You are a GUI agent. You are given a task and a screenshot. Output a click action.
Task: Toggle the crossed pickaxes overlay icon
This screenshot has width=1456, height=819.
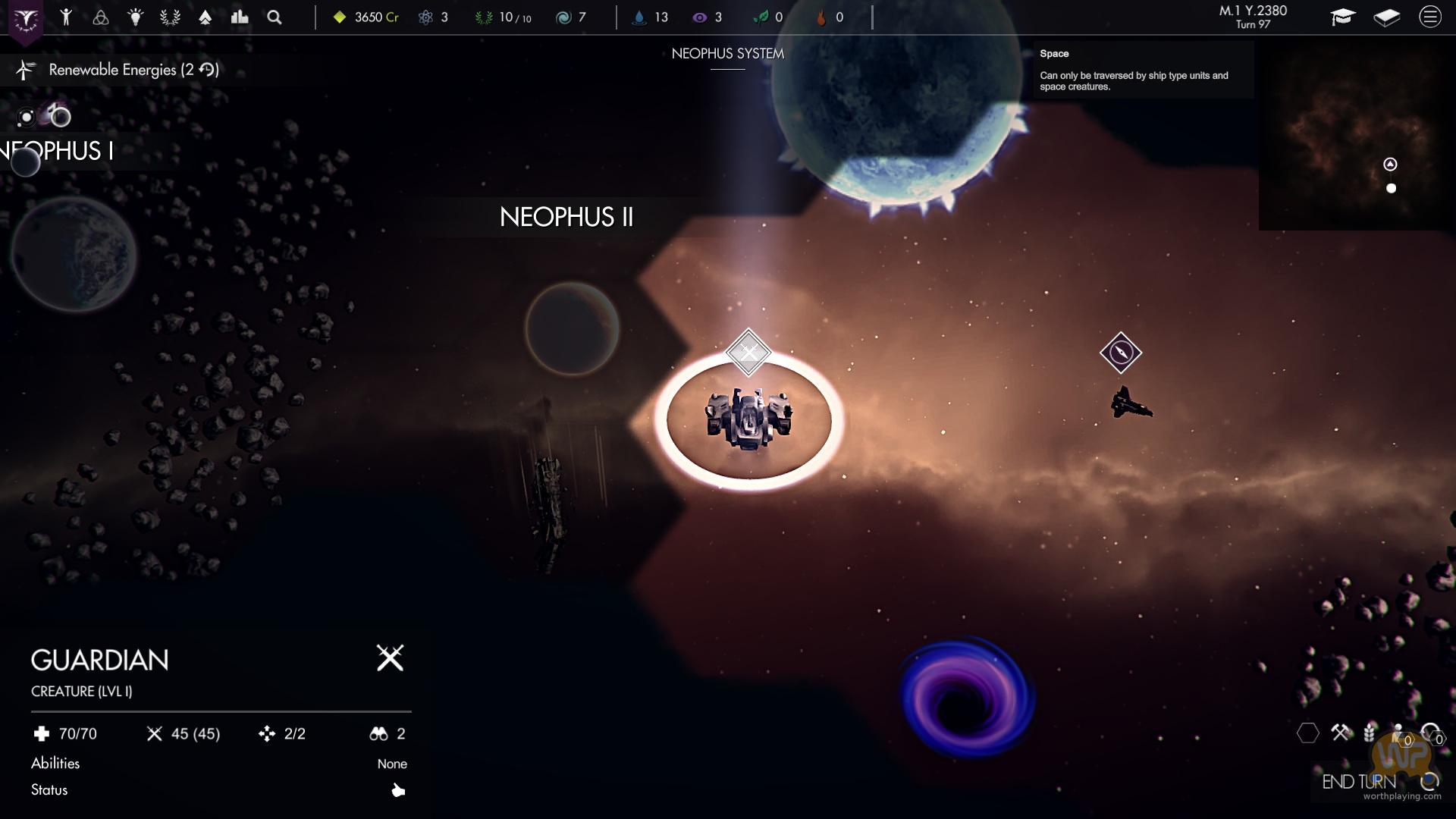pos(1341,733)
